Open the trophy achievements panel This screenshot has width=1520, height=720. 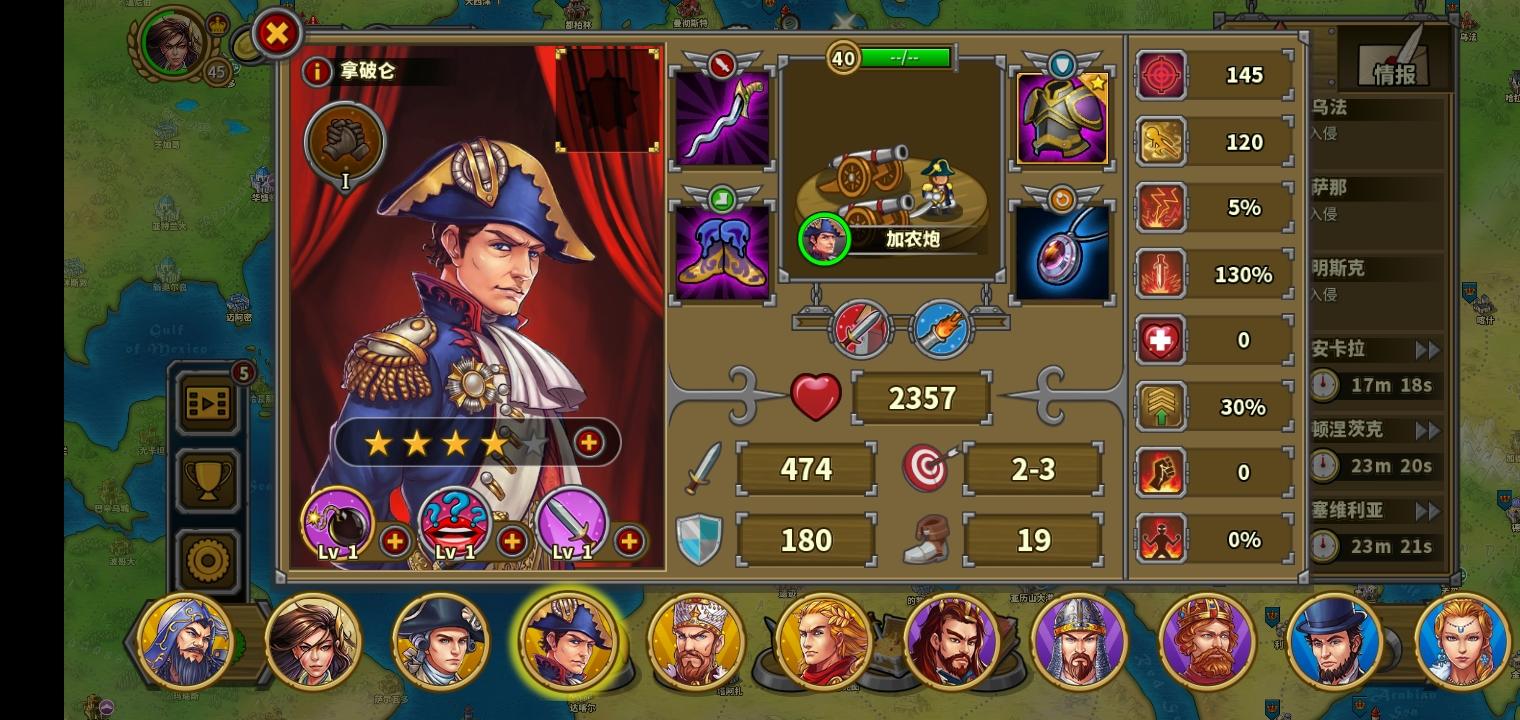click(x=207, y=482)
